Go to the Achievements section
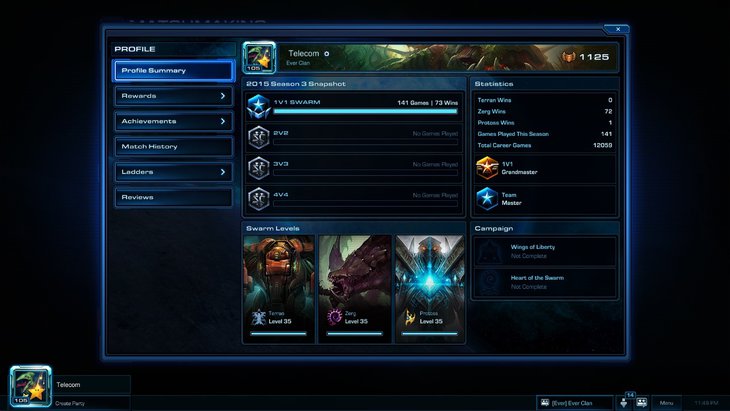The height and width of the screenshot is (411, 730). tap(173, 121)
